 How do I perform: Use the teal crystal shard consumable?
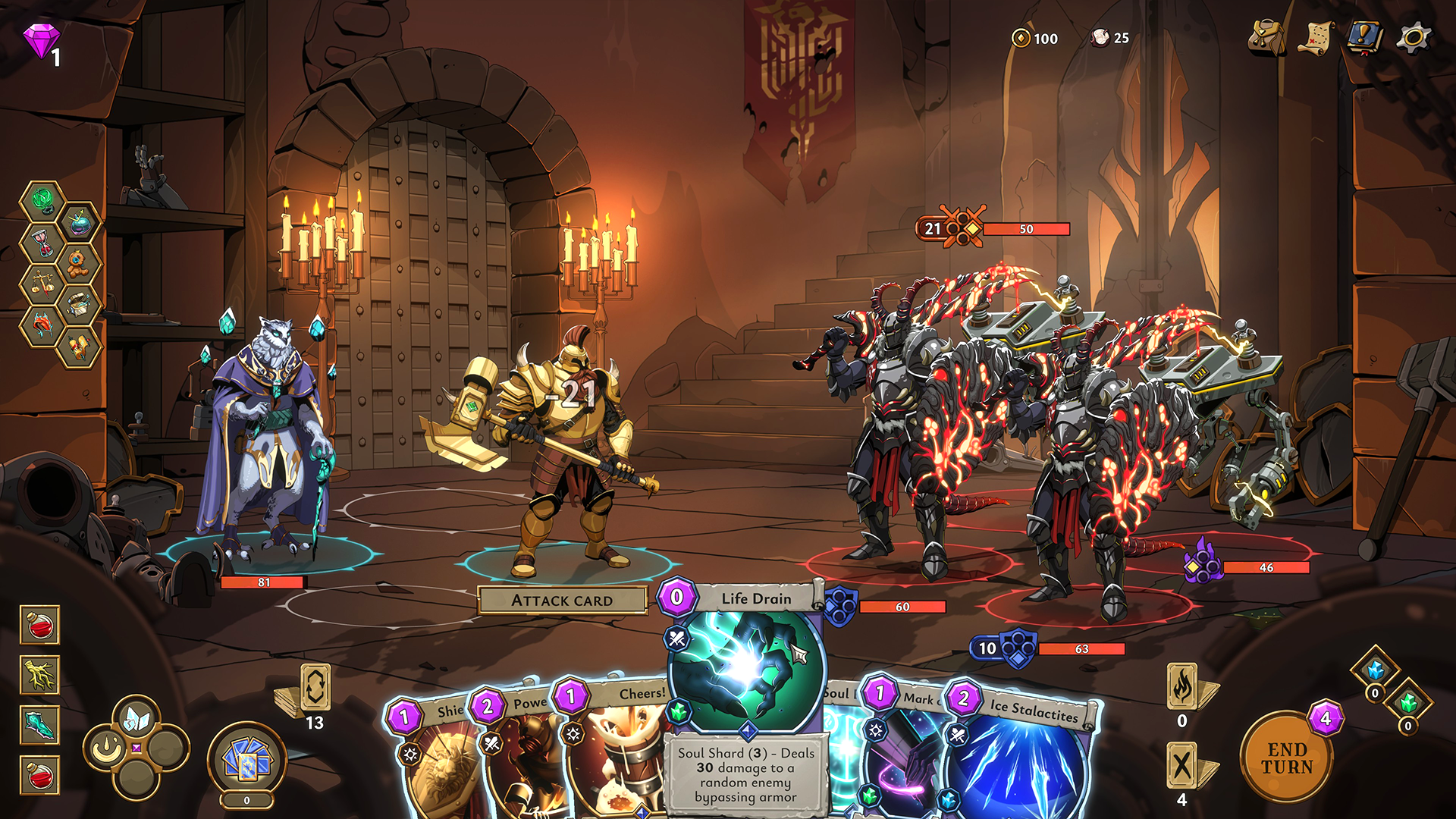click(x=40, y=726)
